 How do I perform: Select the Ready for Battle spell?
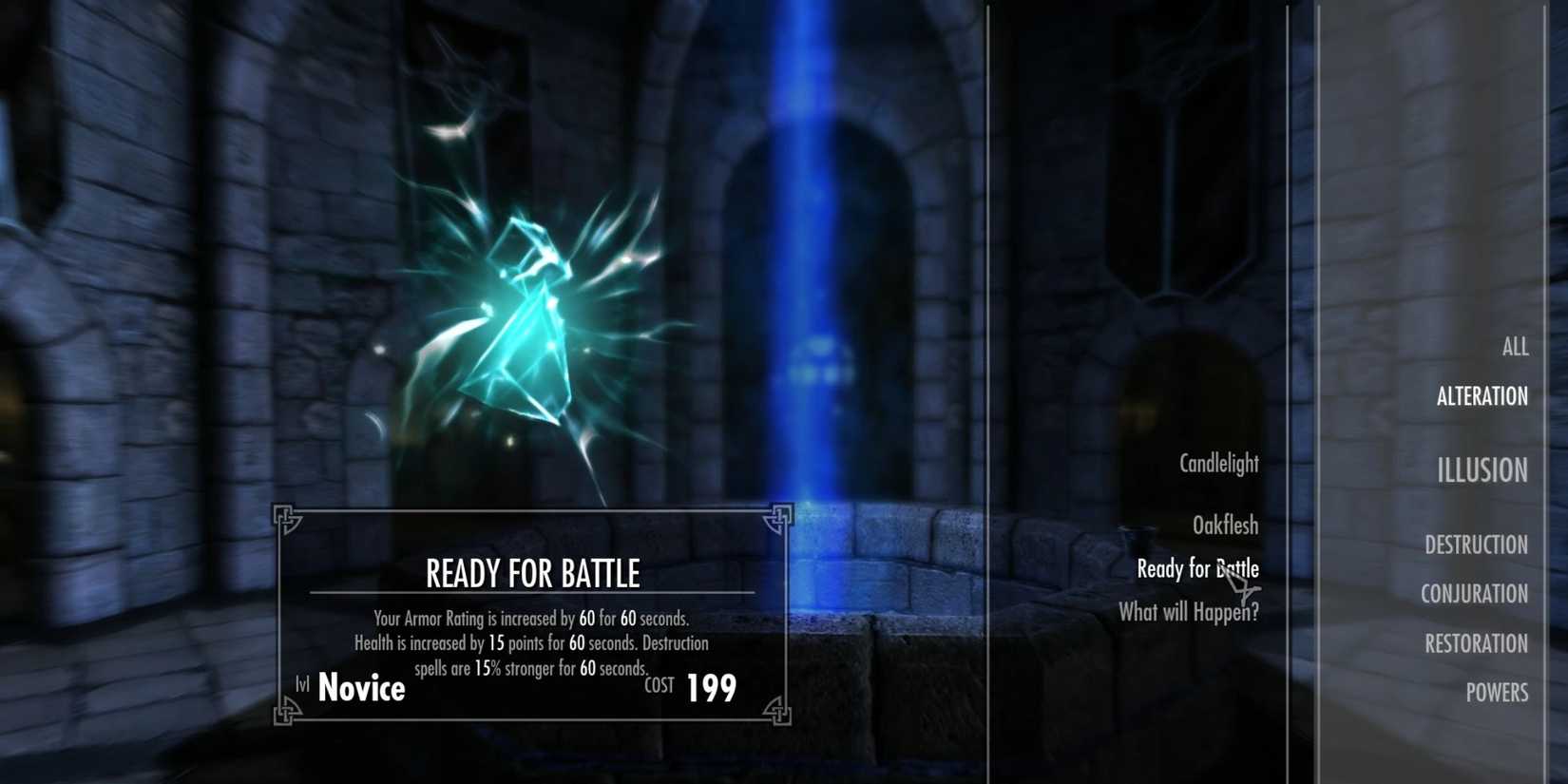(x=1196, y=569)
